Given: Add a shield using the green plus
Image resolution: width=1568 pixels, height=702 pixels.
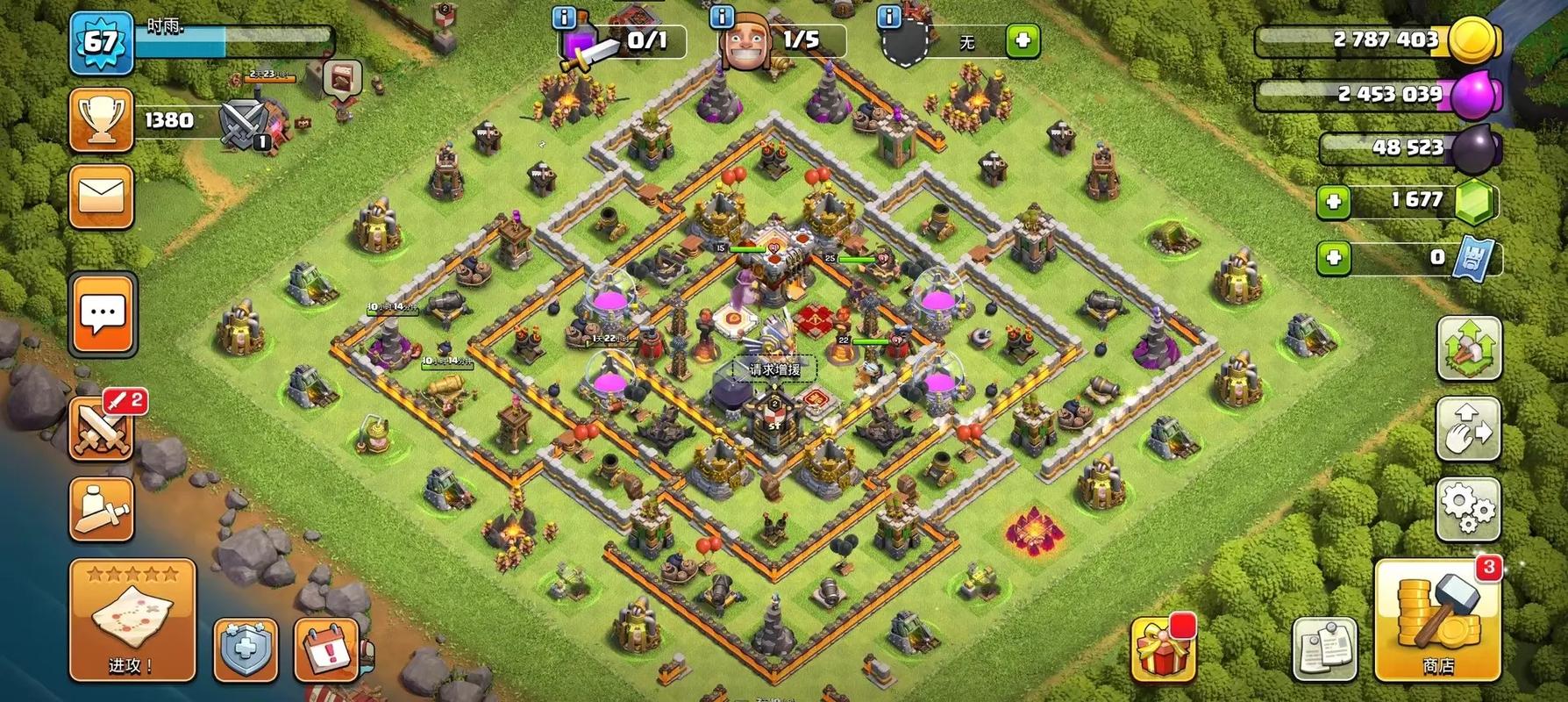Looking at the screenshot, I should tap(1022, 40).
